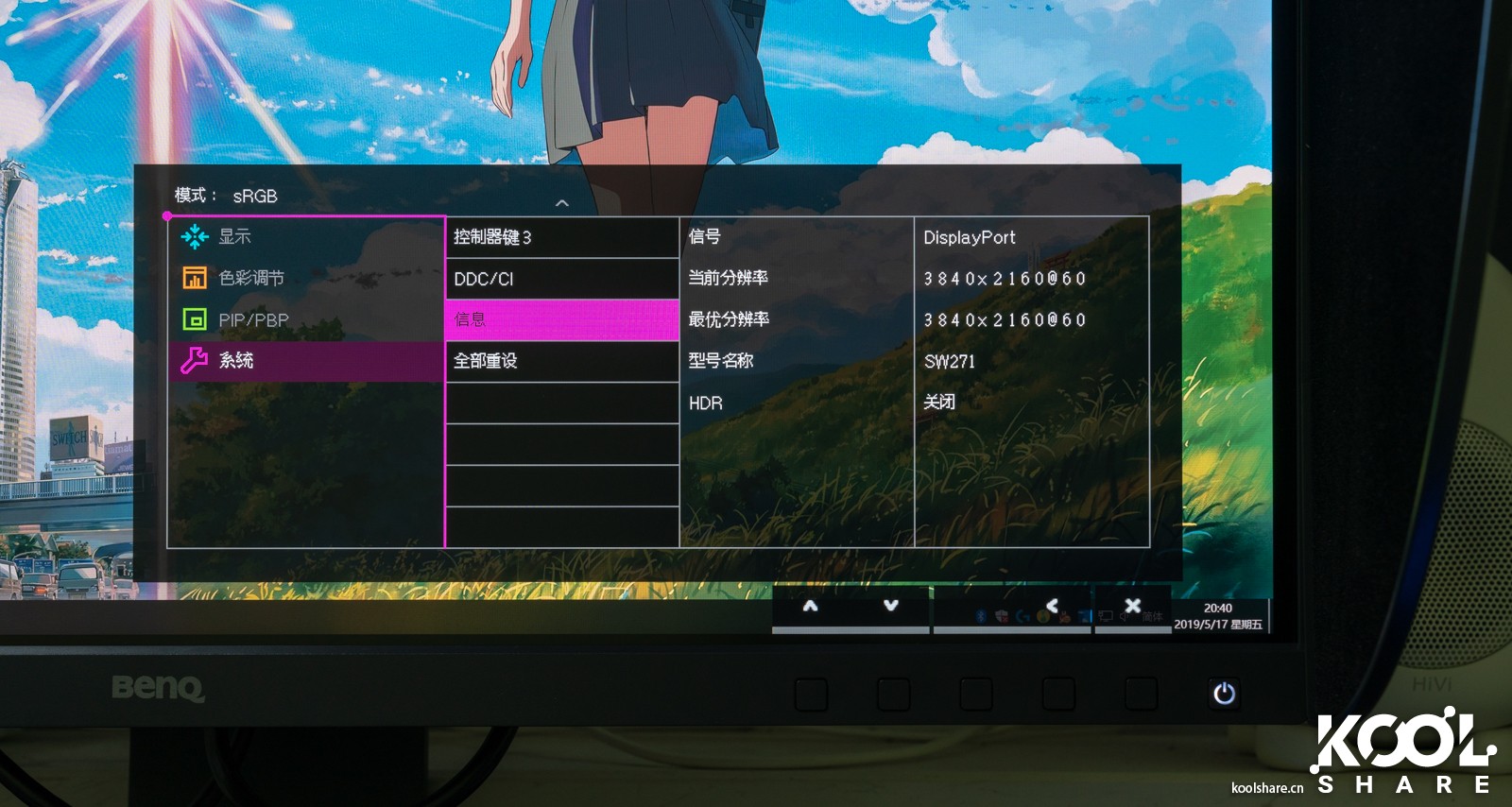Select the highlighted 信息 menu entry
This screenshot has width=1512, height=807.
pos(562,319)
